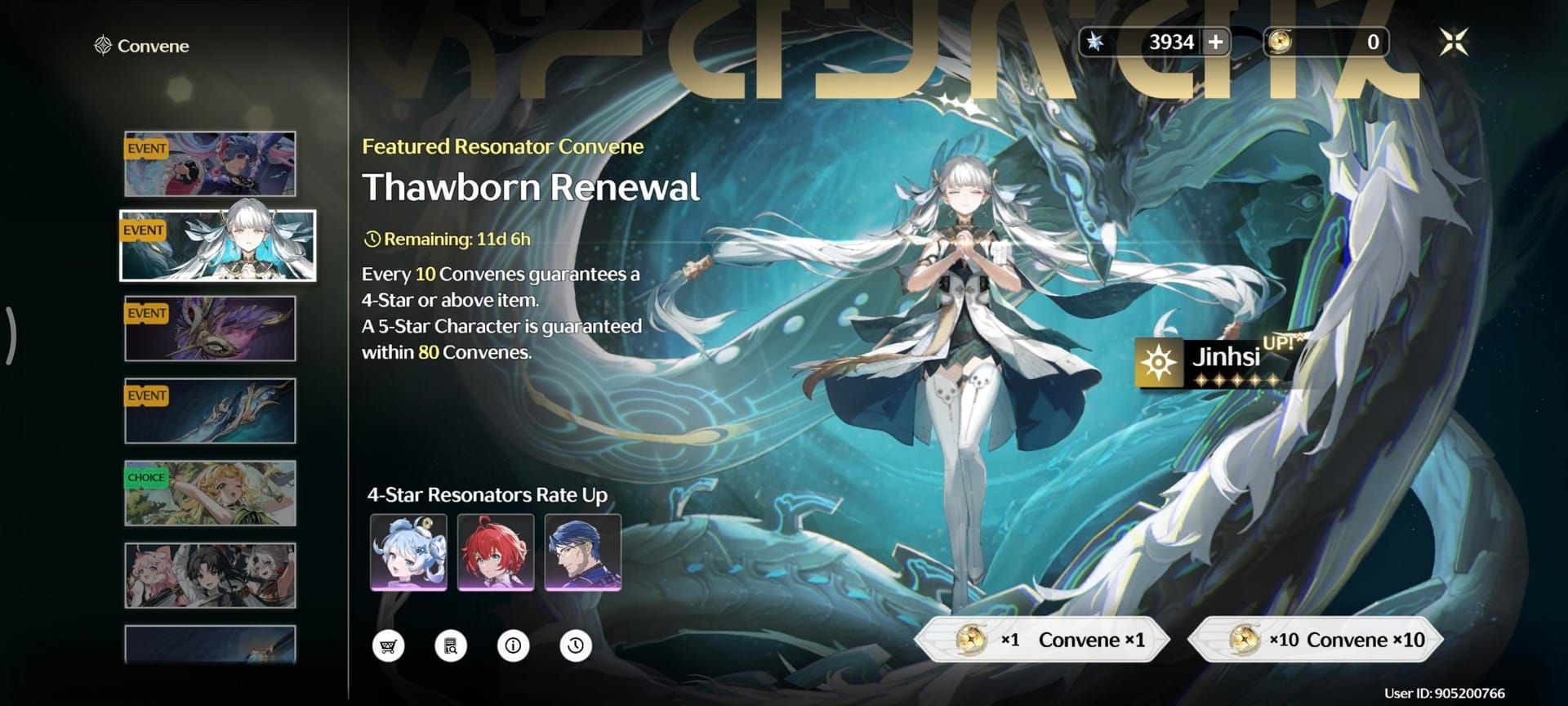Click the Convene diamond icon in the header
This screenshot has width=1568, height=706.
(x=101, y=46)
